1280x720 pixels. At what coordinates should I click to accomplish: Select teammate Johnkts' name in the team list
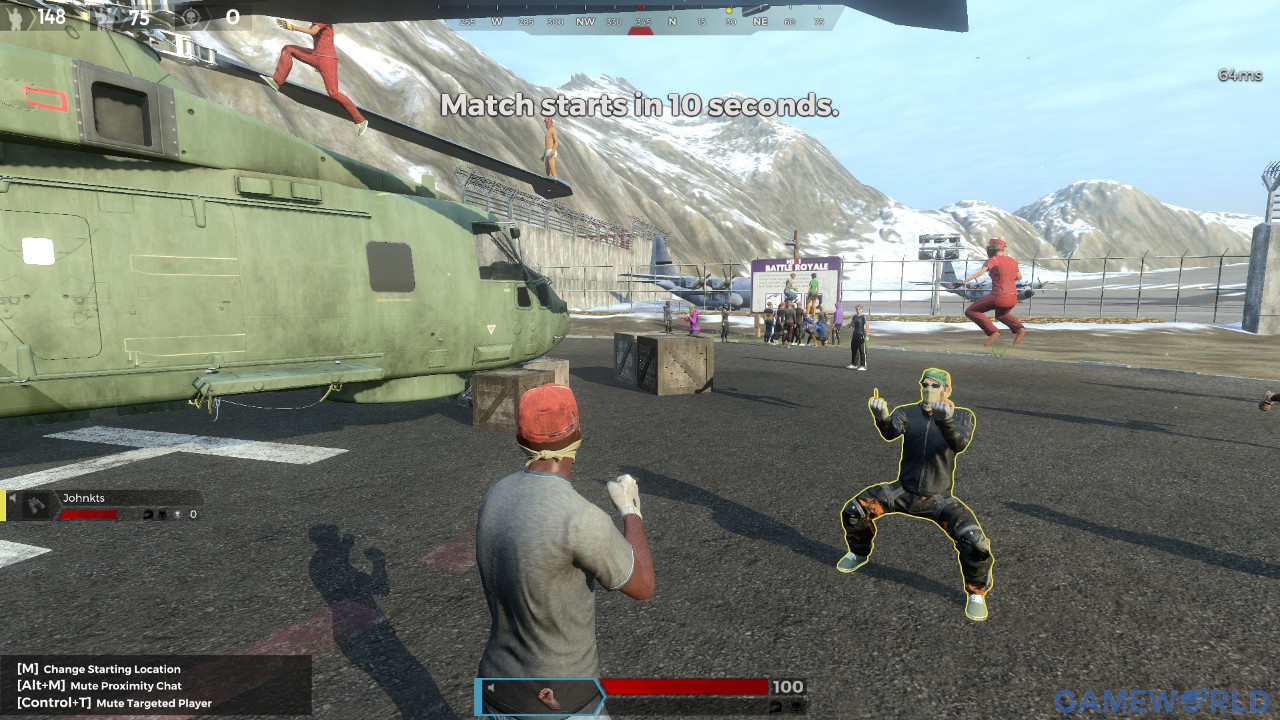84,497
